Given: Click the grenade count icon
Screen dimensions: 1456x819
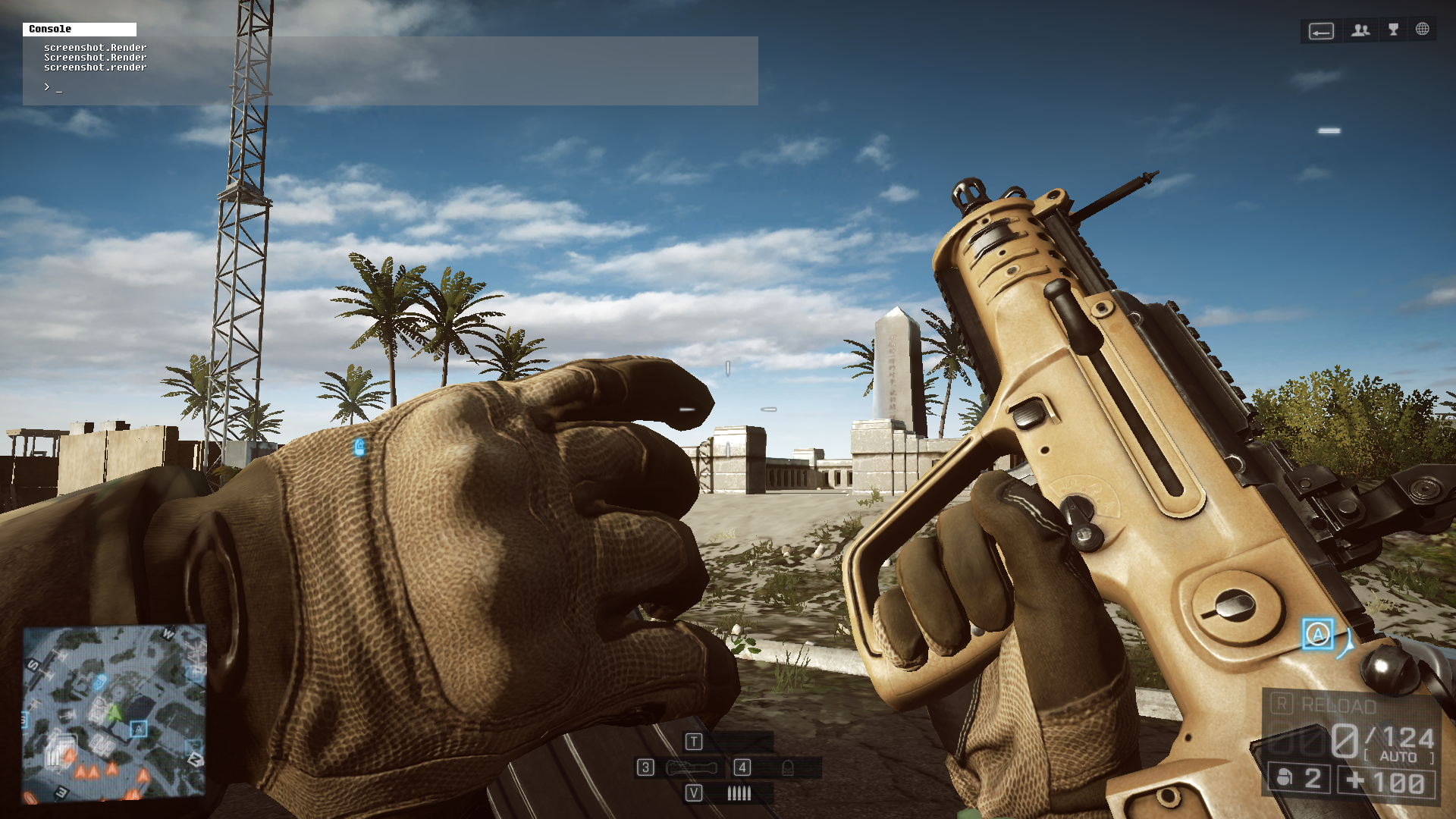Looking at the screenshot, I should (x=1285, y=778).
